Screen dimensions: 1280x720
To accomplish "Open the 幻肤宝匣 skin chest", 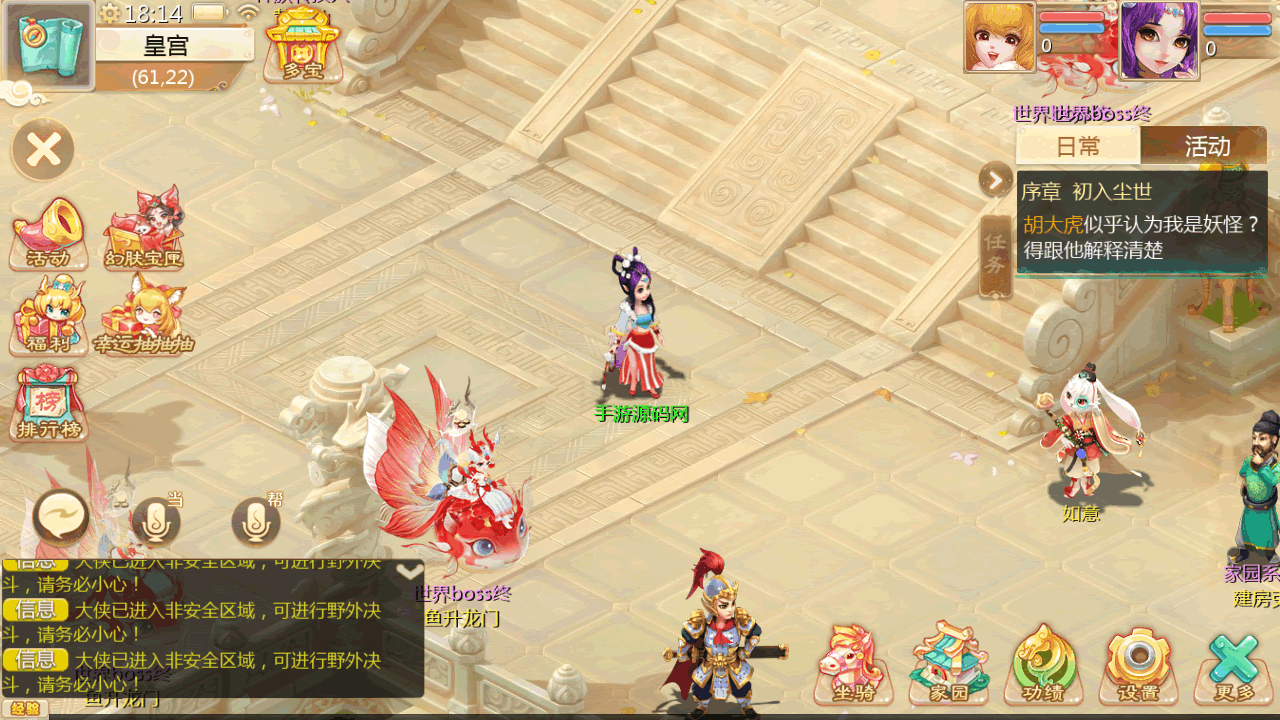I will coord(145,230).
